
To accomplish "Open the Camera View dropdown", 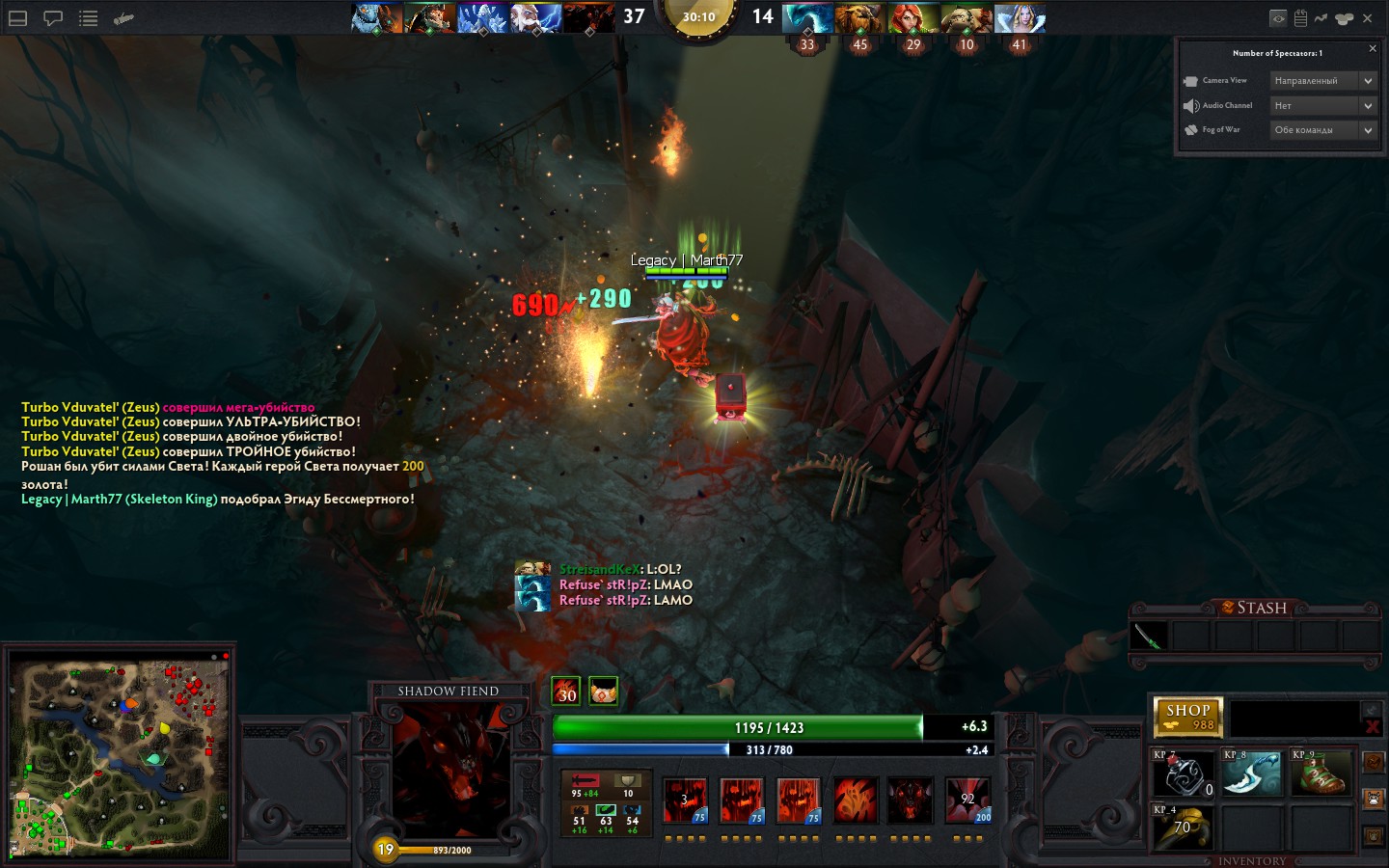I will click(1323, 81).
